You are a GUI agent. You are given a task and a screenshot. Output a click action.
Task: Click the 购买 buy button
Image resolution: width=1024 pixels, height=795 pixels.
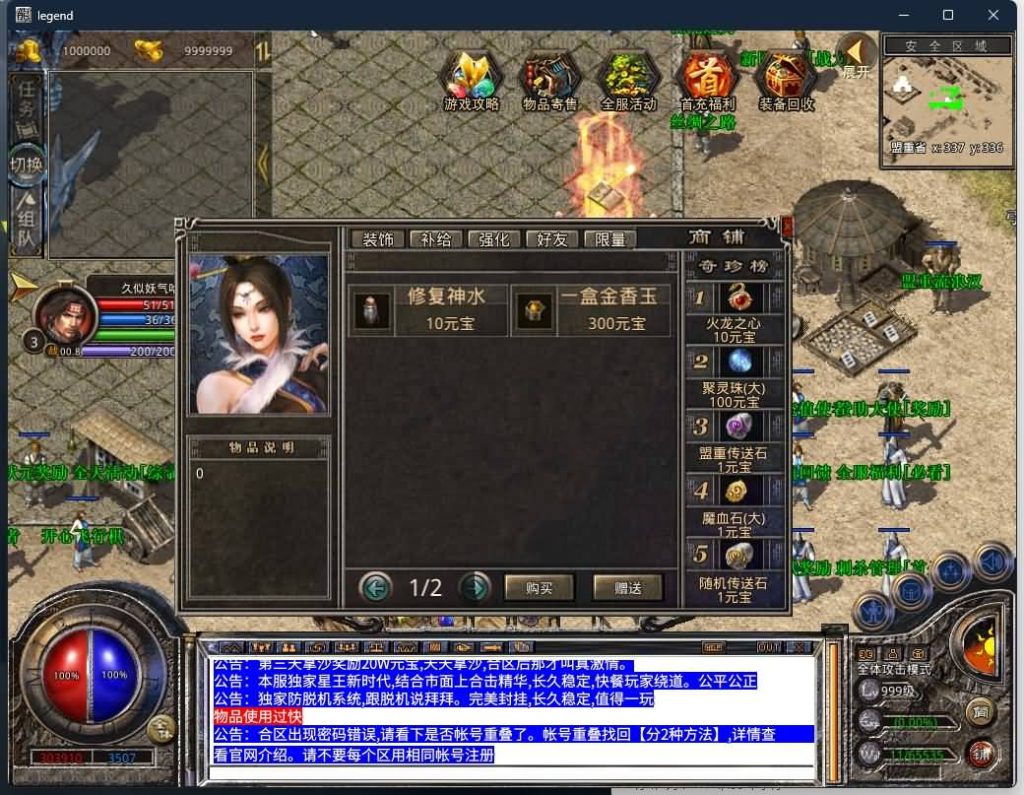(x=539, y=587)
